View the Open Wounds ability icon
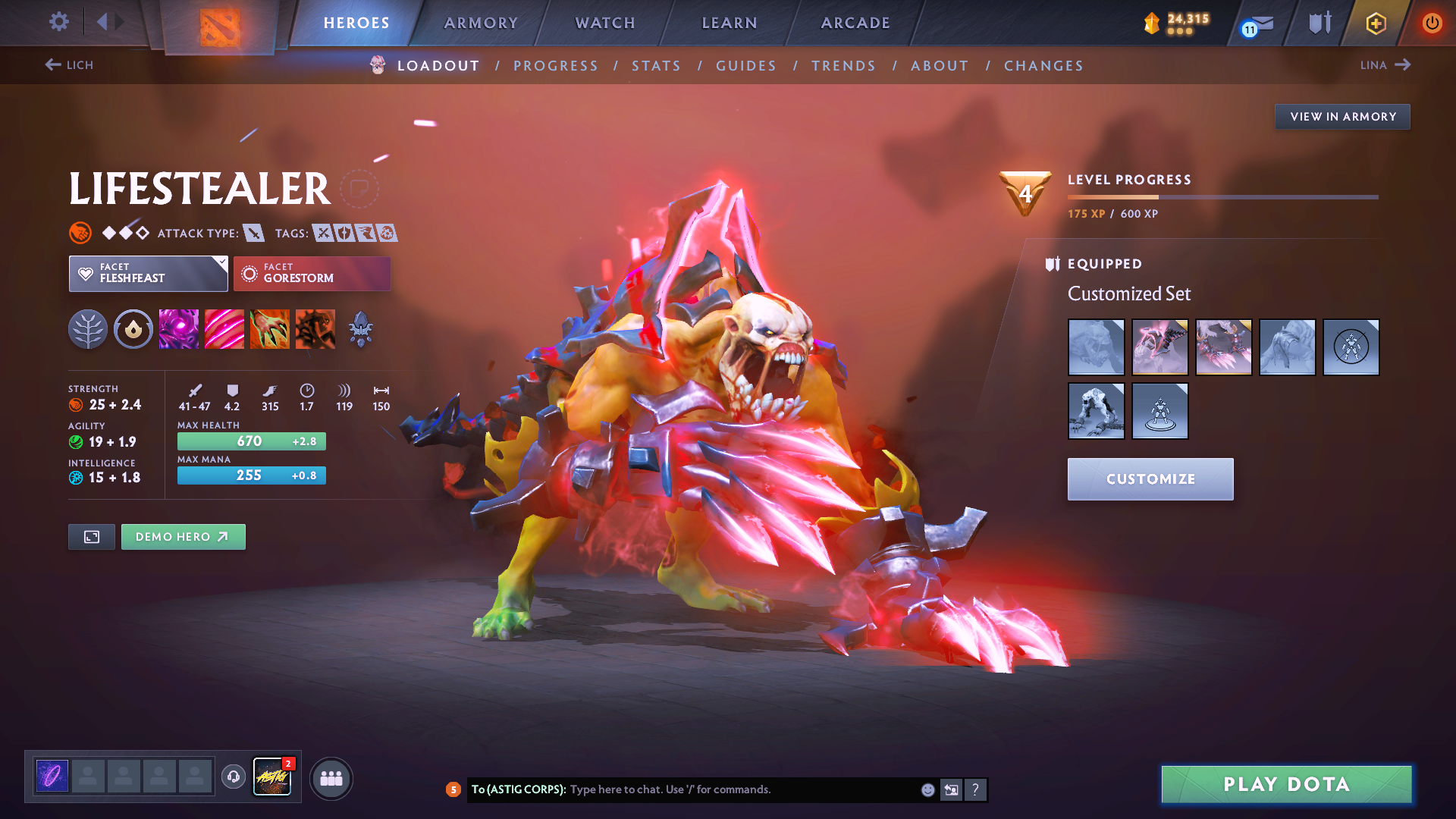1456x819 pixels. [224, 328]
